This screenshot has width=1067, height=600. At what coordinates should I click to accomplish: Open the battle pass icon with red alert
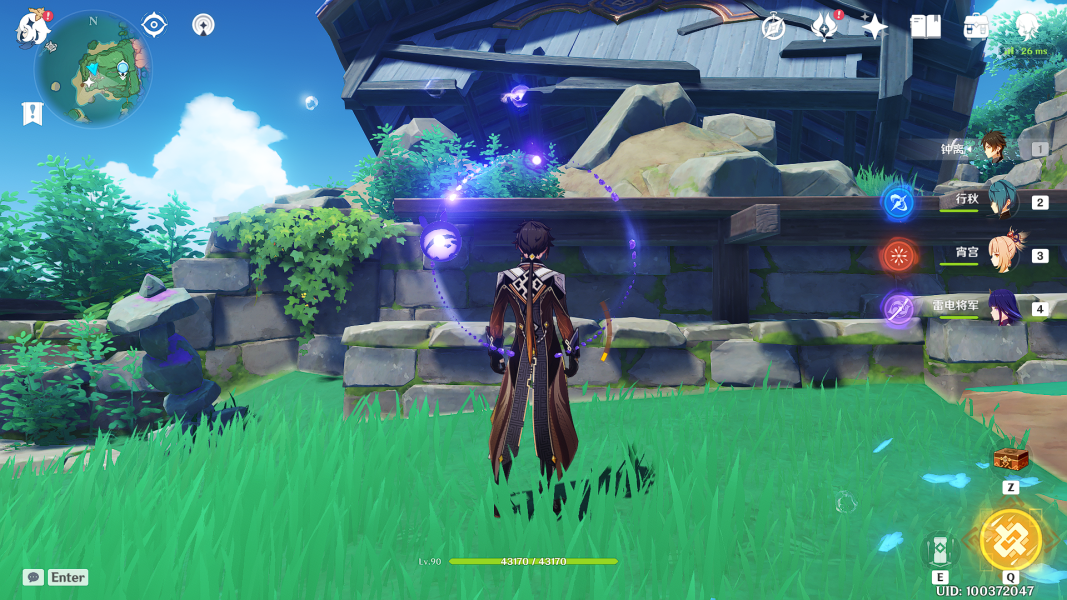[x=823, y=27]
